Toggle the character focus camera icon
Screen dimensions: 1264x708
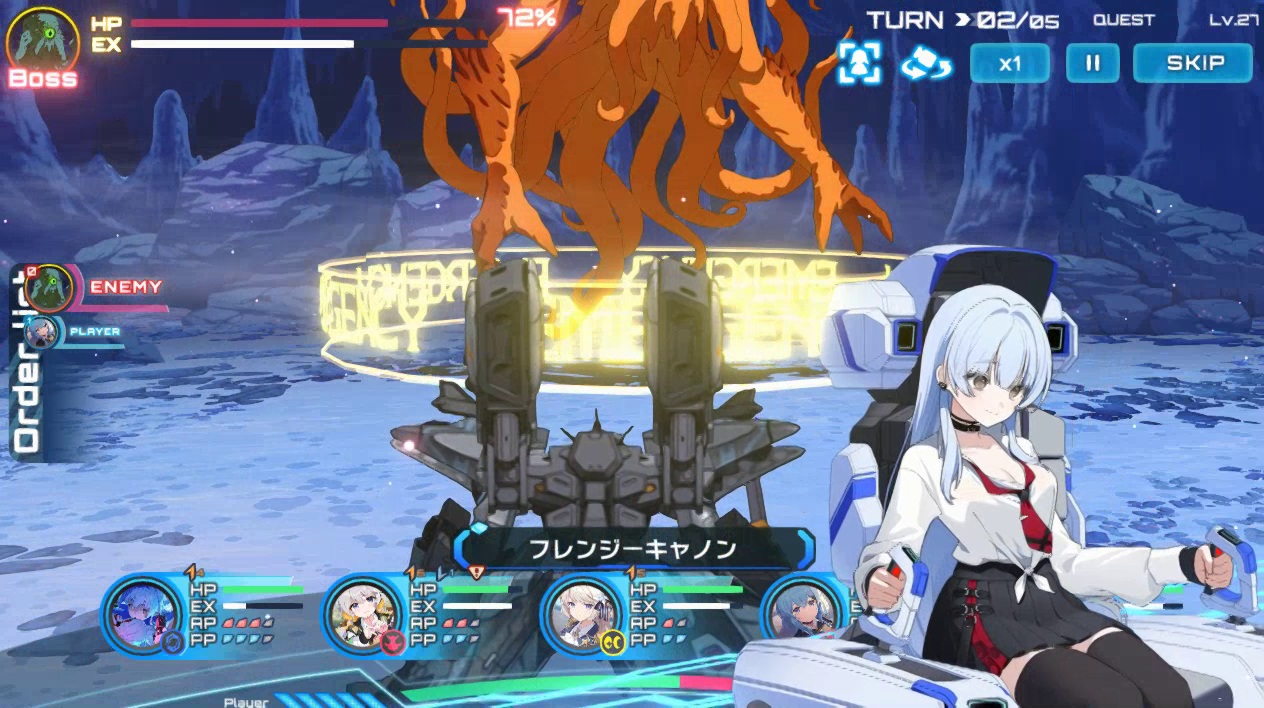pos(859,63)
